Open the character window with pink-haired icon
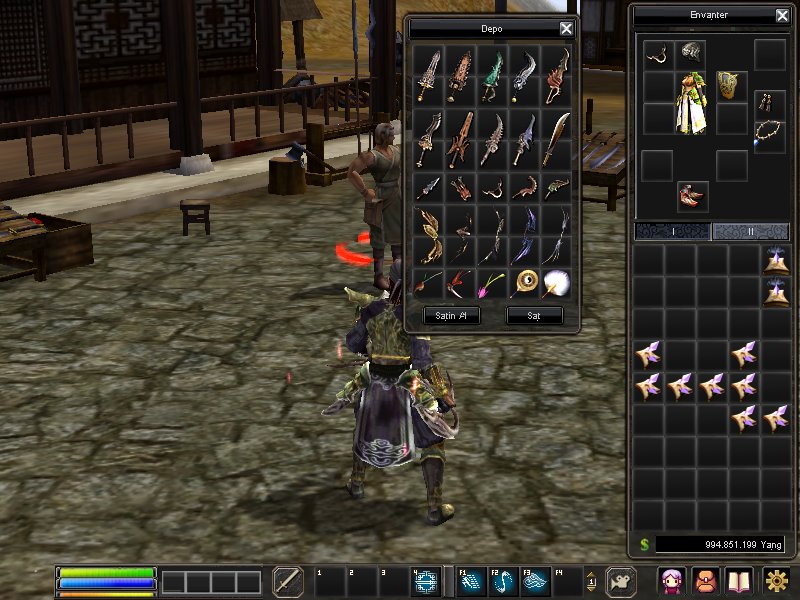This screenshot has height=600, width=800. (x=671, y=580)
